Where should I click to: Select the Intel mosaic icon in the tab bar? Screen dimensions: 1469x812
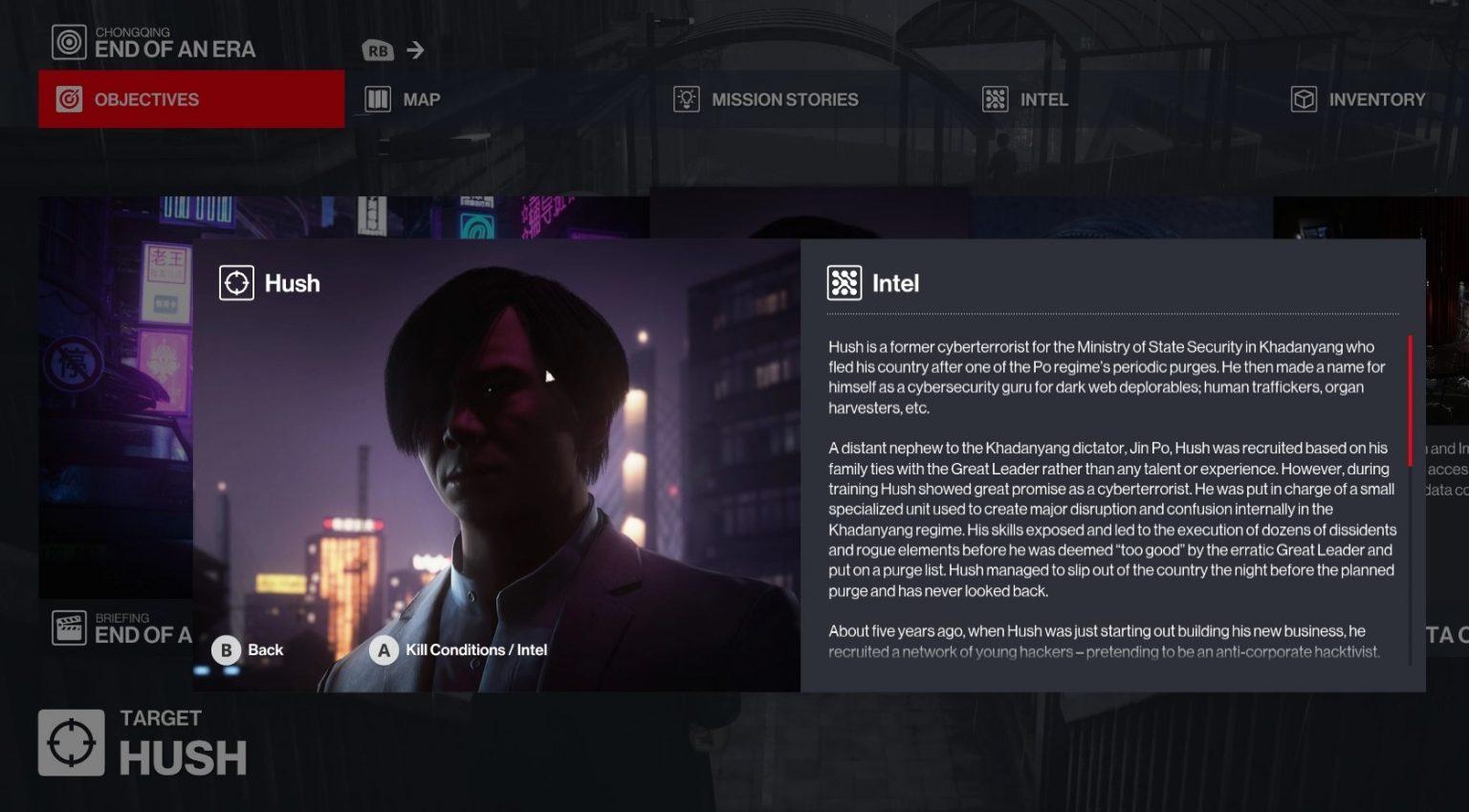click(x=995, y=99)
